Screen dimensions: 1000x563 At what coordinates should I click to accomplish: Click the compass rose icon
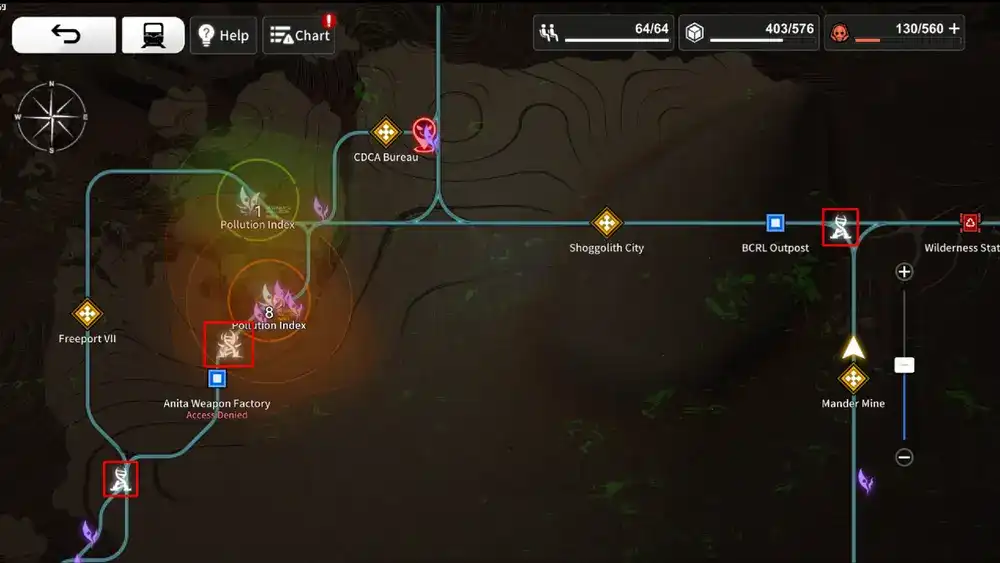(51, 117)
